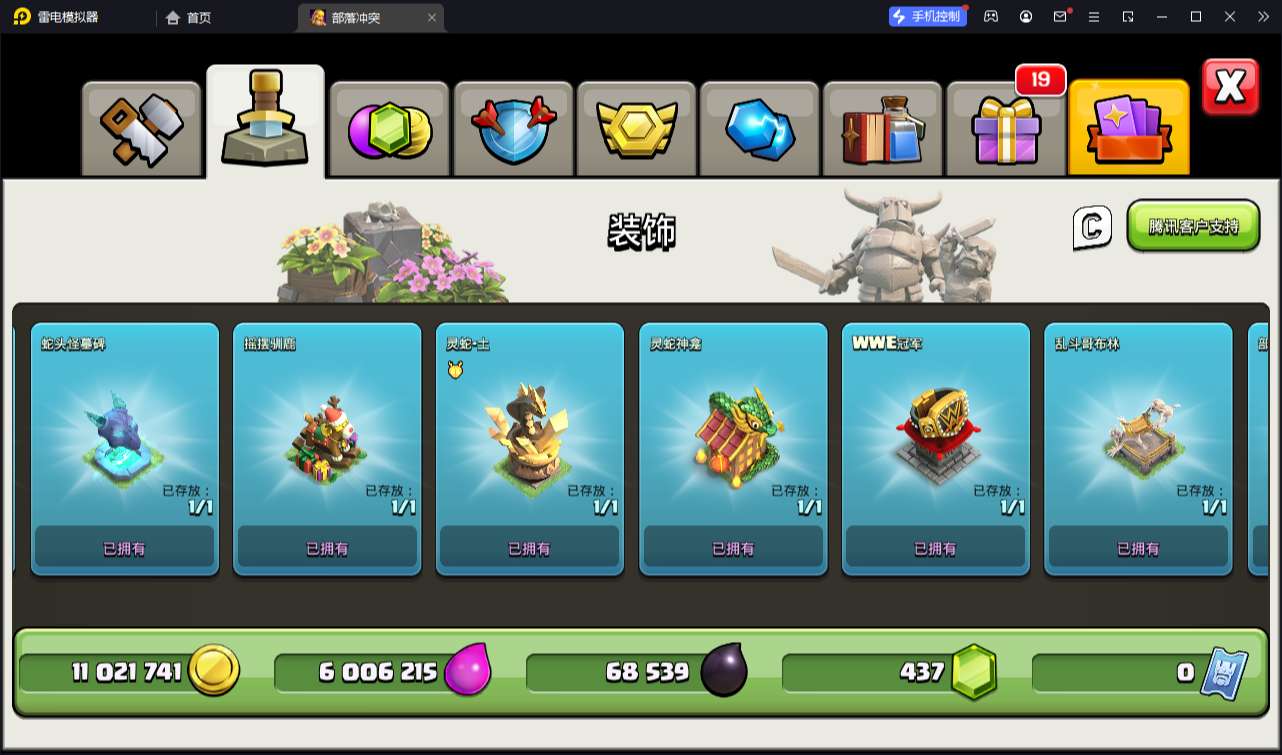Switch to the hammer and saw tab
1282x755 pixels.
click(141, 129)
